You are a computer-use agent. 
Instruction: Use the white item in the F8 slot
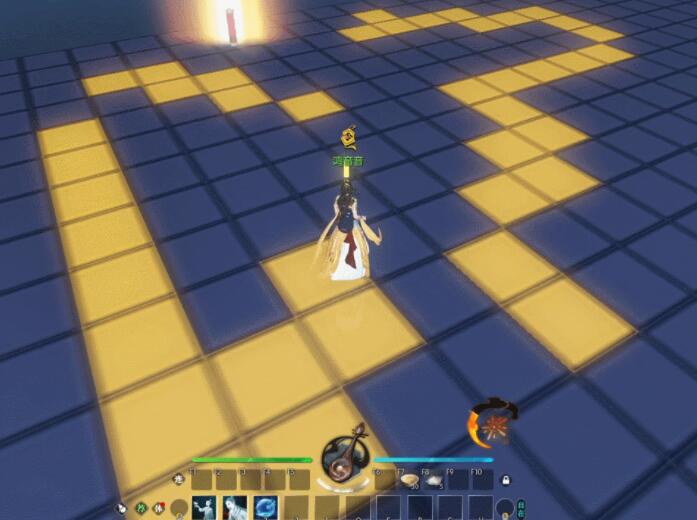[x=434, y=480]
